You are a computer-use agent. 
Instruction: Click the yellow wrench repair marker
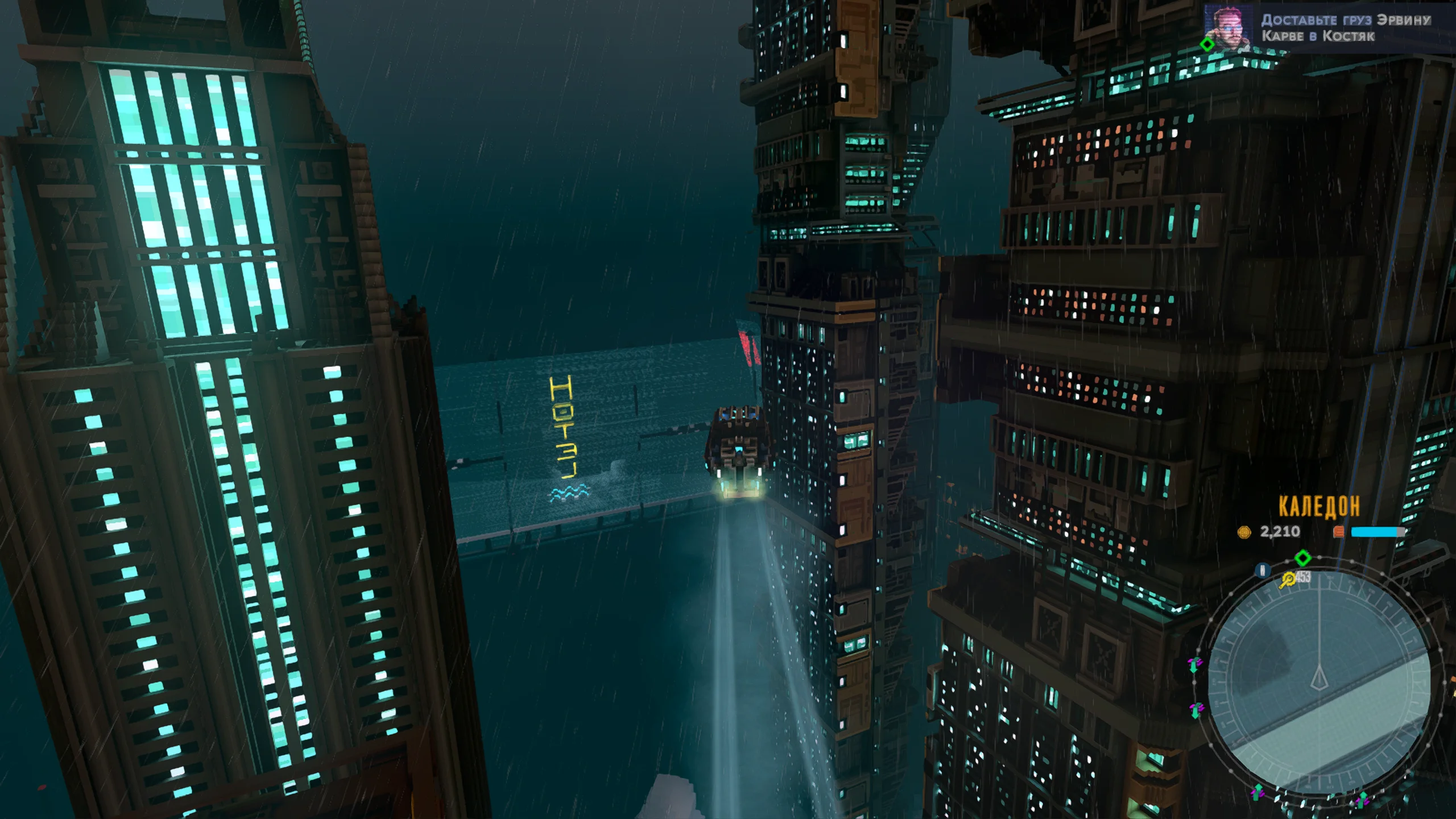click(1288, 580)
